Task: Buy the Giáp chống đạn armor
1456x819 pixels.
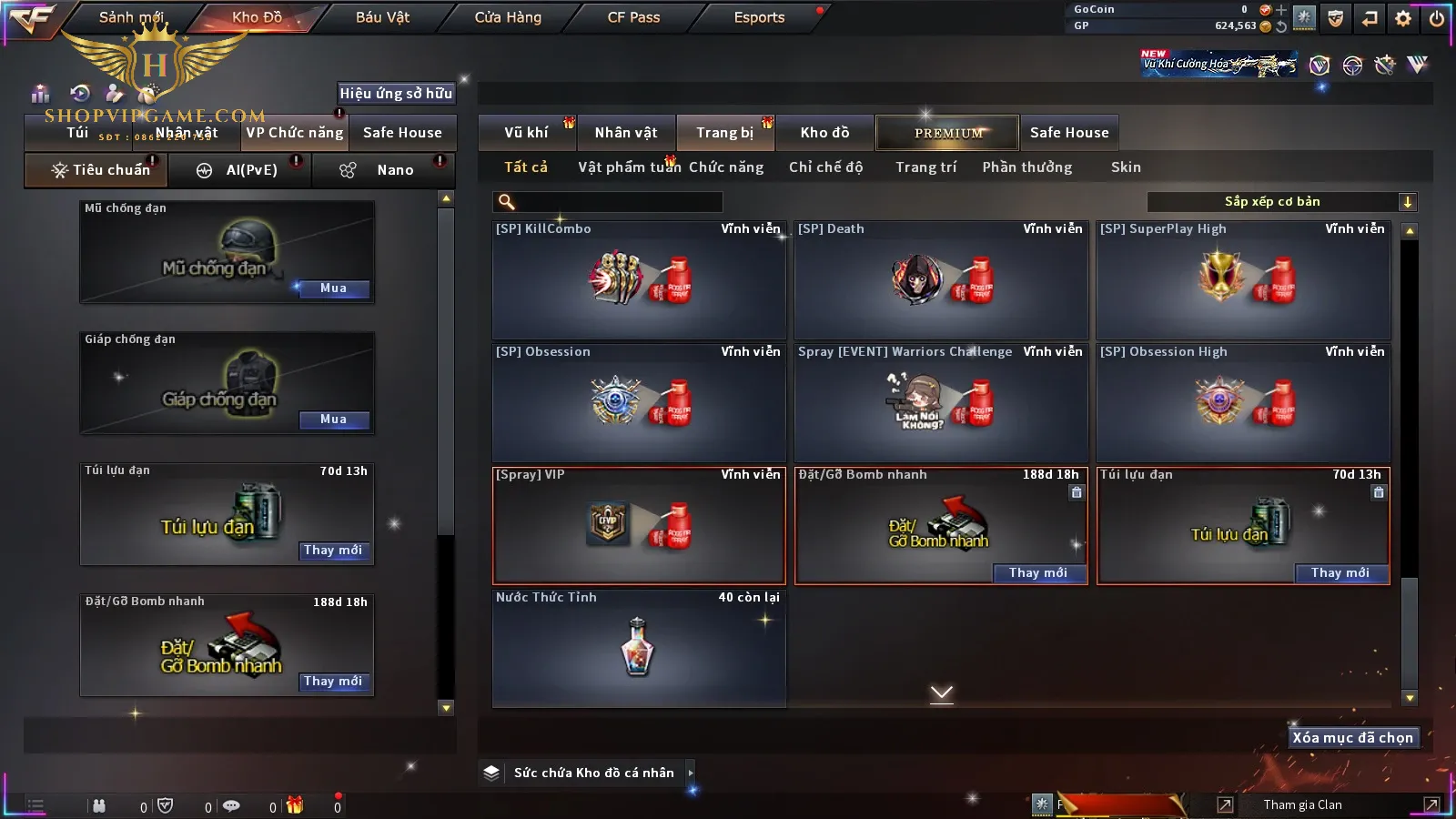Action: 333,420
